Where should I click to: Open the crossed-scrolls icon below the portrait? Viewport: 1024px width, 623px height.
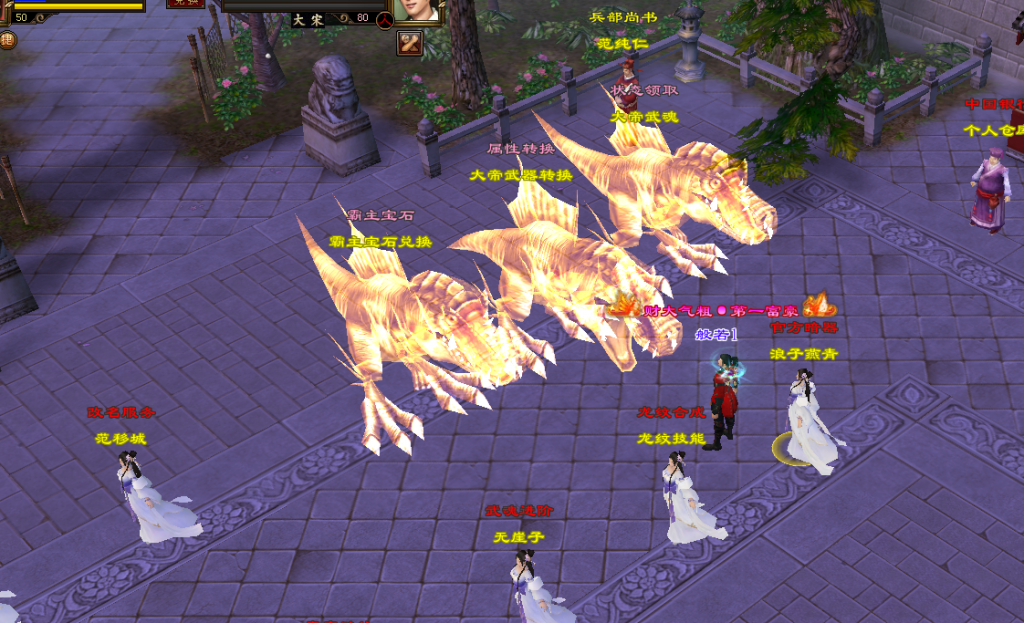(x=410, y=43)
